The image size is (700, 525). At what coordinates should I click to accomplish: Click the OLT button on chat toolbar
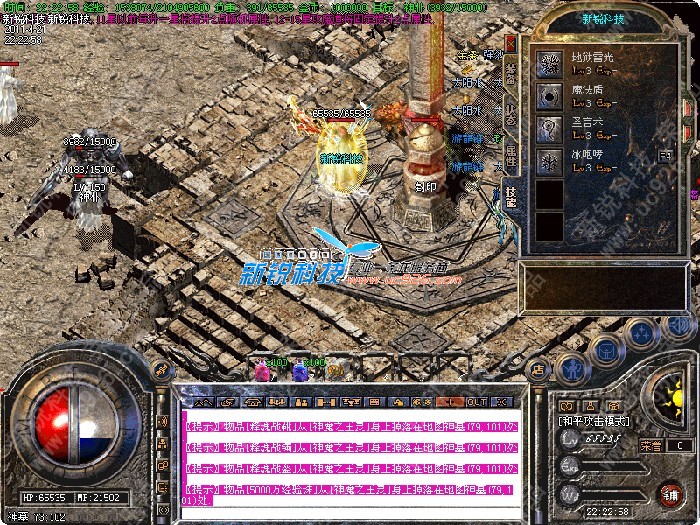(x=477, y=401)
